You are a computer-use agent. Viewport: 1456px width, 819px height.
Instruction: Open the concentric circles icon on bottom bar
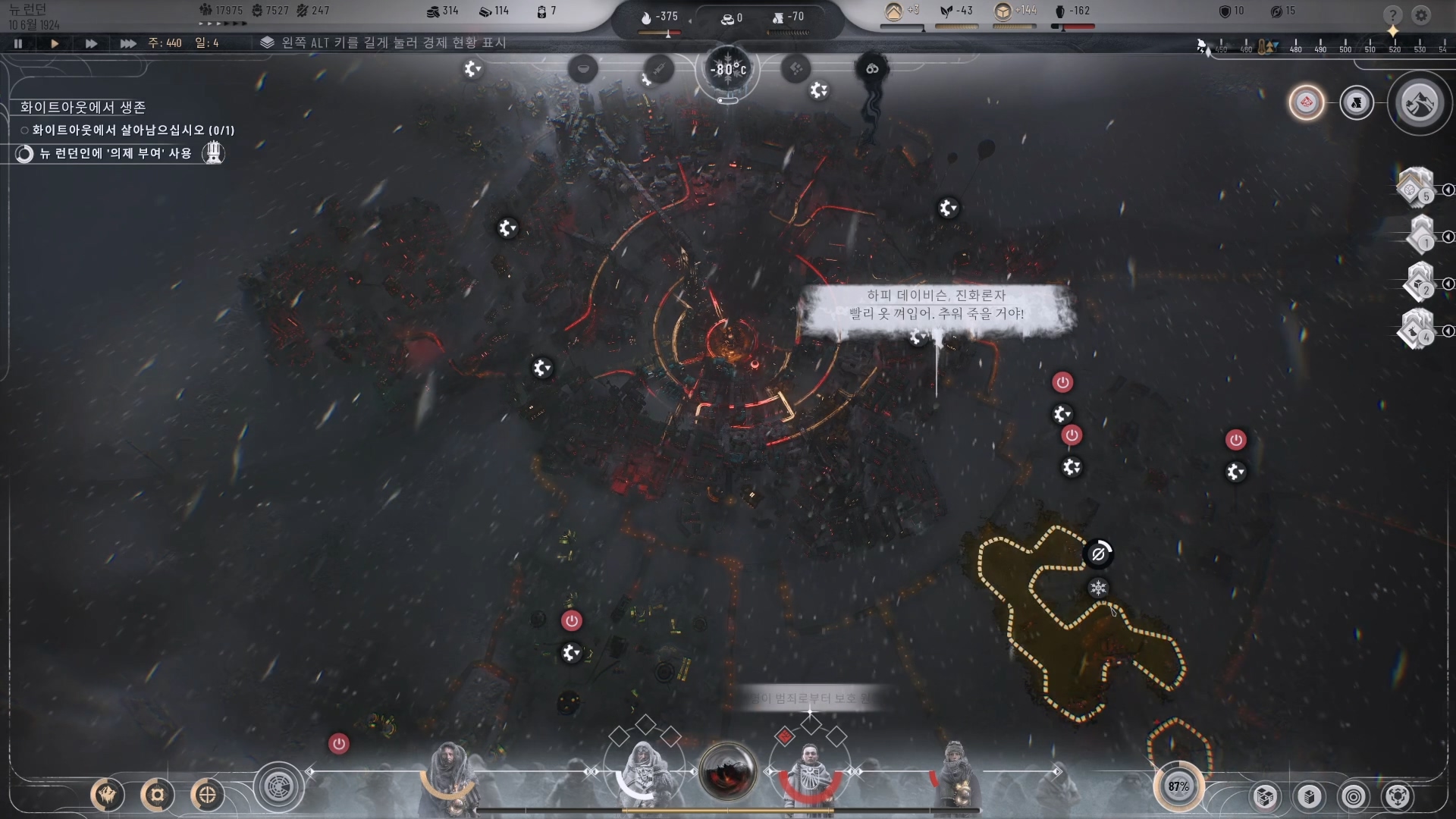point(1354,796)
